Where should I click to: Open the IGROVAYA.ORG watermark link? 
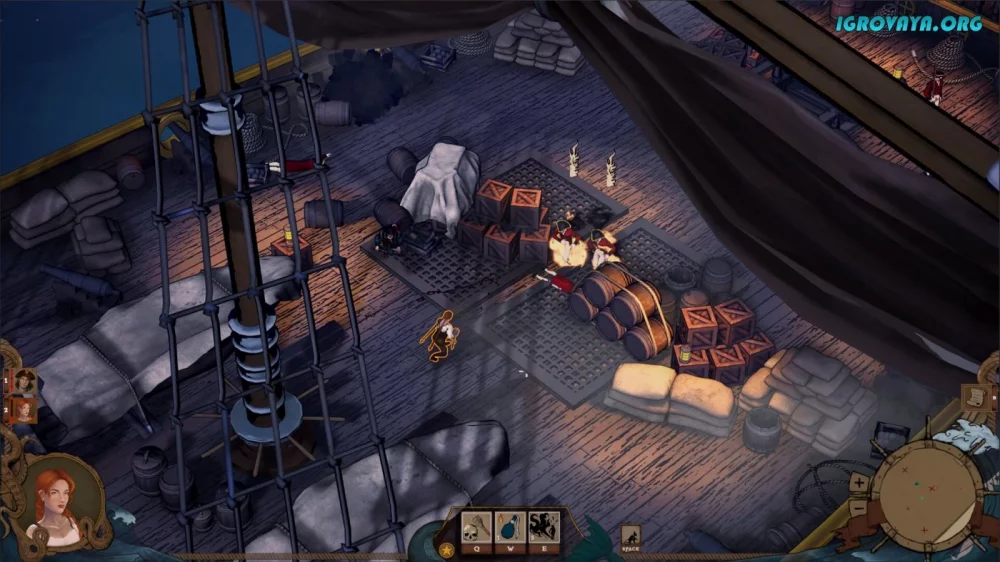pyautogui.click(x=910, y=22)
